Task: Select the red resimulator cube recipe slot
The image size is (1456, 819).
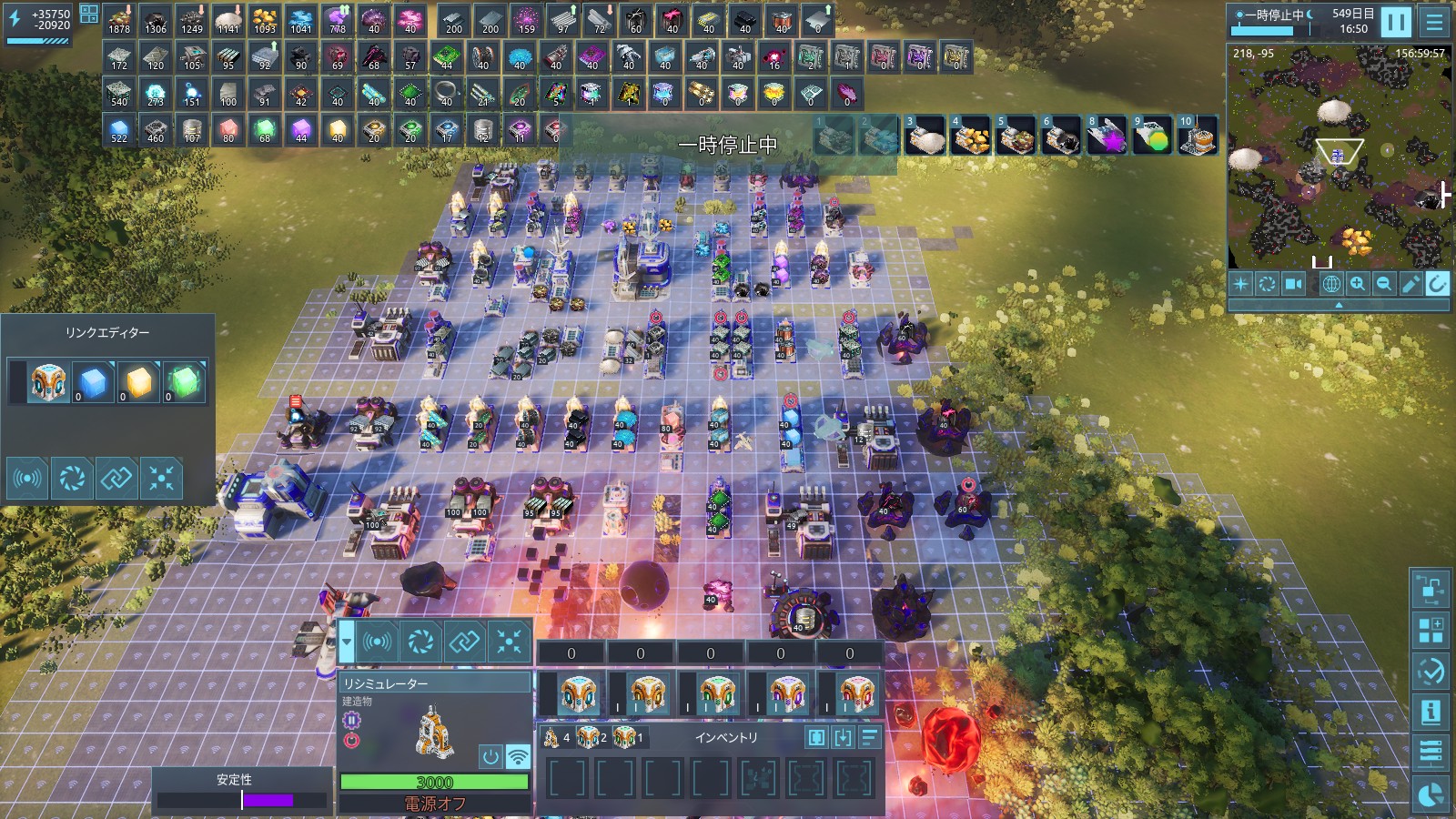Action: pyautogui.click(x=856, y=695)
